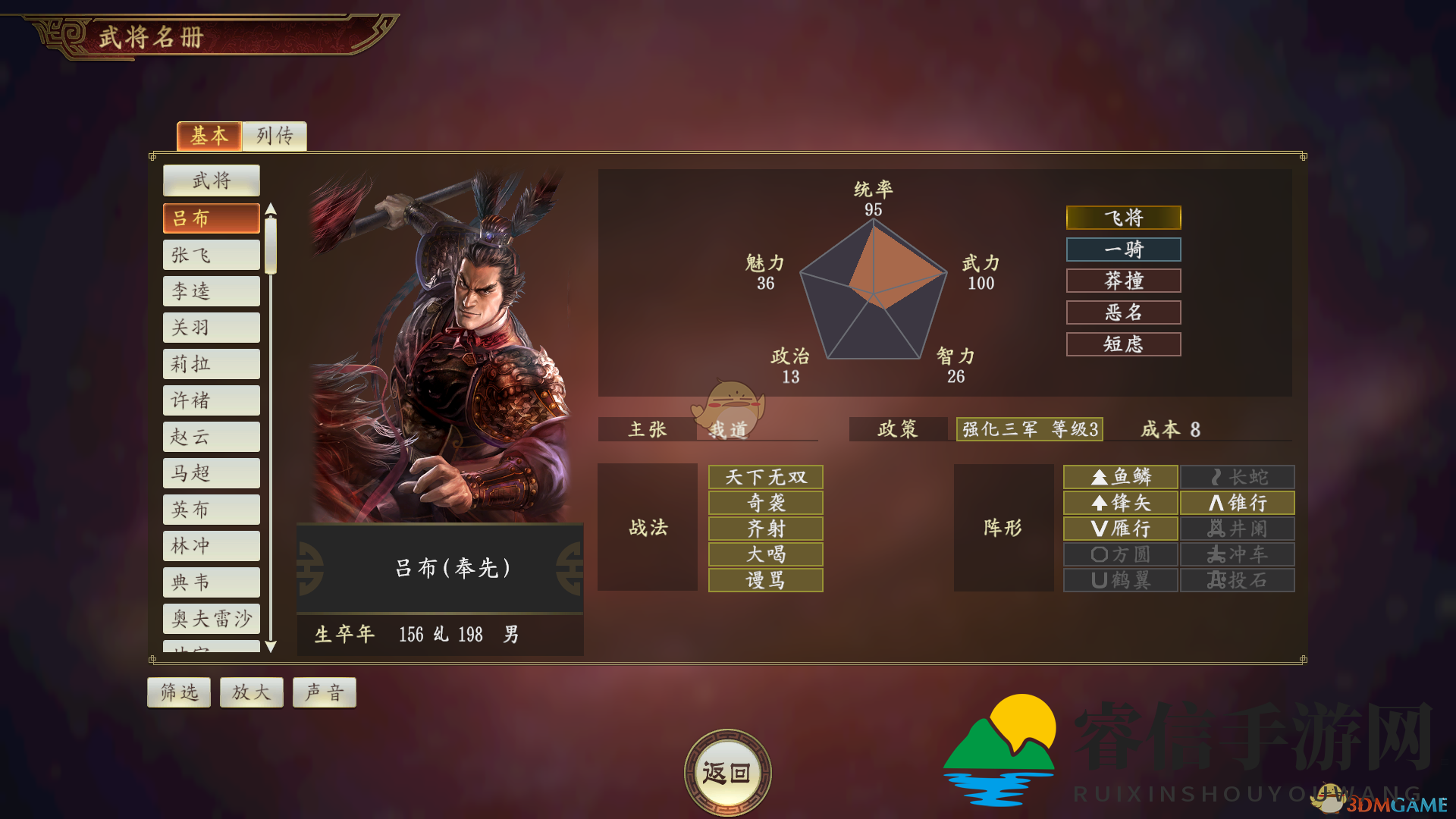Click the 方圆 circle formation icon

click(1120, 554)
